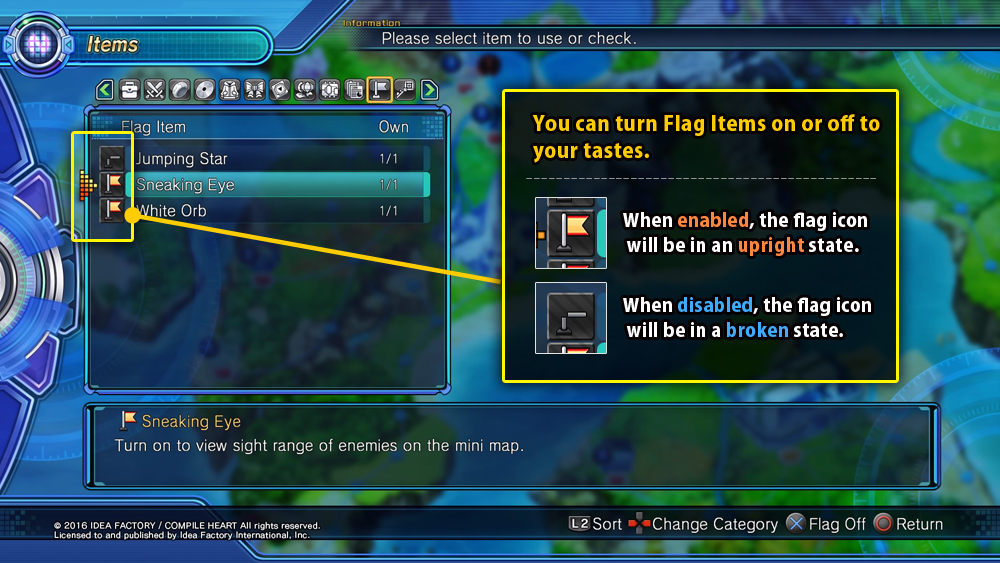The width and height of the screenshot is (1000, 563).
Task: Toggle the Jumping Star broken flag icon
Action: (x=113, y=159)
